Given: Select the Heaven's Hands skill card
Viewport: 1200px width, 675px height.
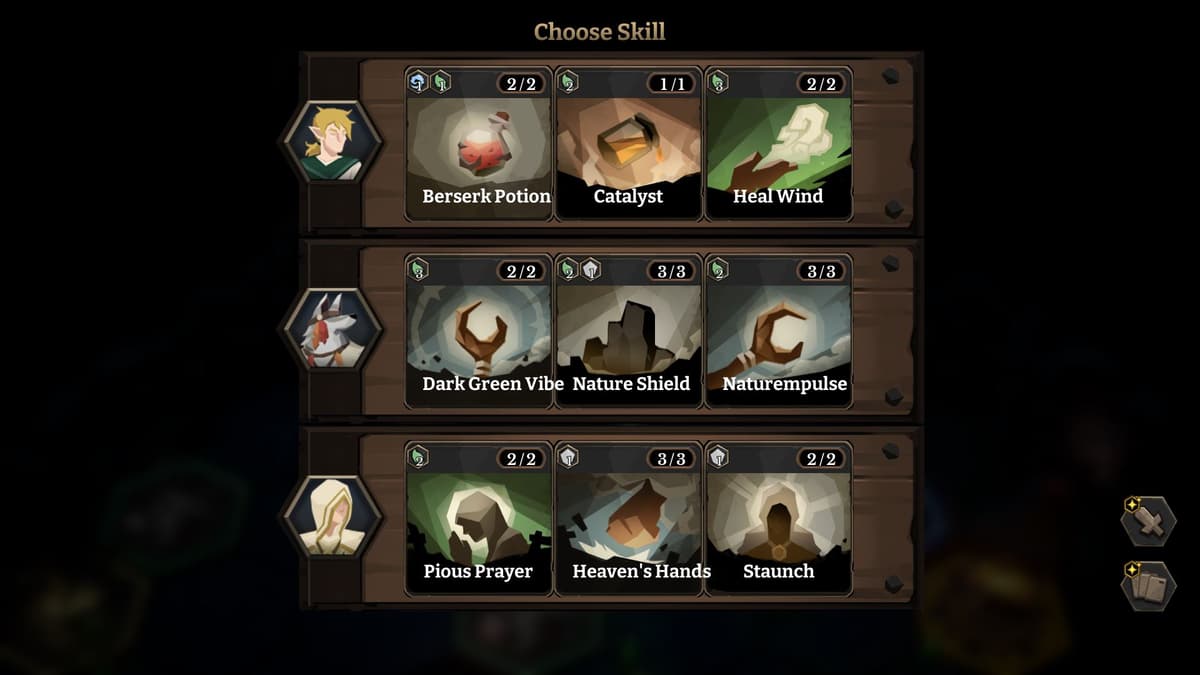Looking at the screenshot, I should [629, 519].
